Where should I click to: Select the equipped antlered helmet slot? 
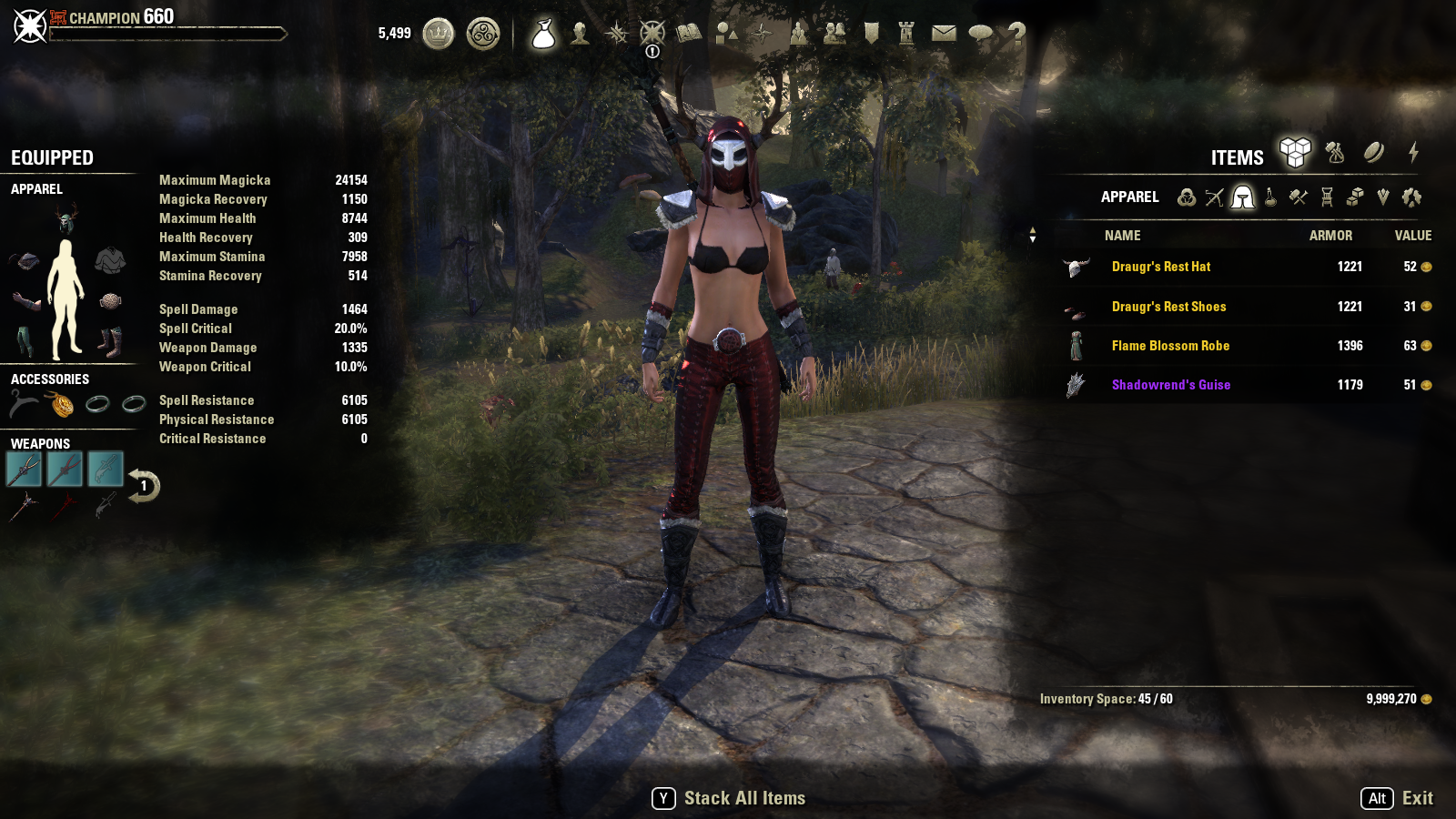[66, 219]
